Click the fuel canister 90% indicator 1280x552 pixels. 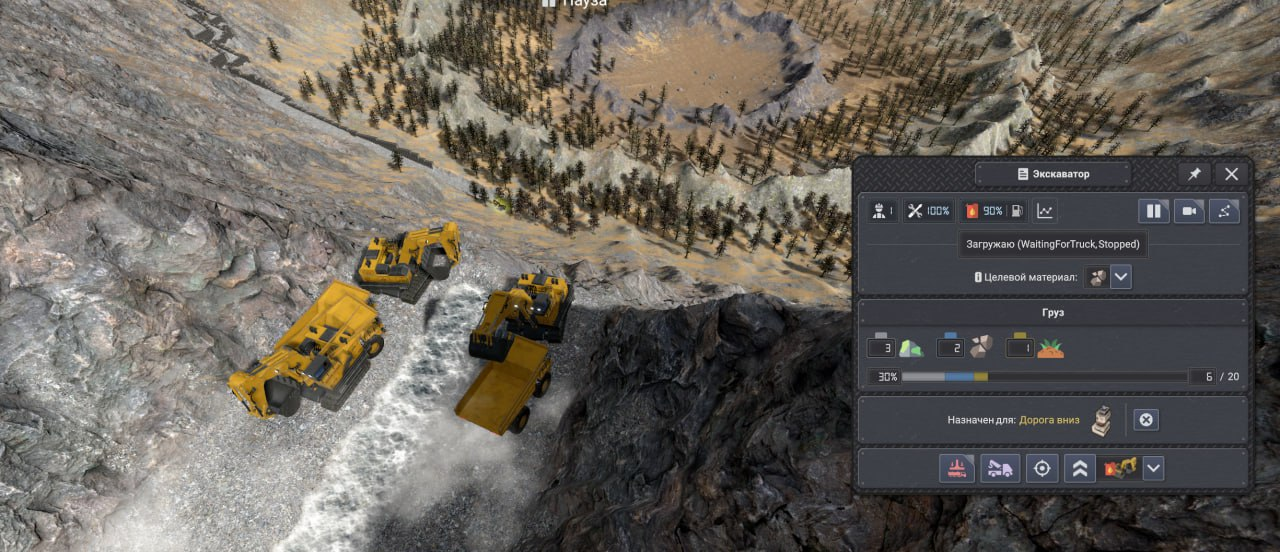click(x=984, y=211)
